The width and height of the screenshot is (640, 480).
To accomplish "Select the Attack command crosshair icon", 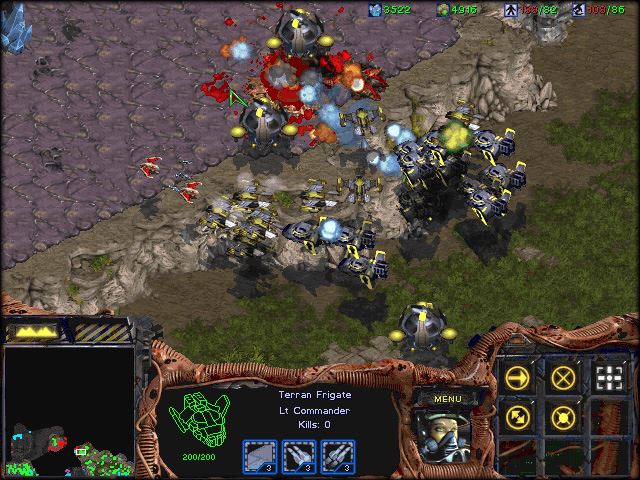I will coord(609,377).
